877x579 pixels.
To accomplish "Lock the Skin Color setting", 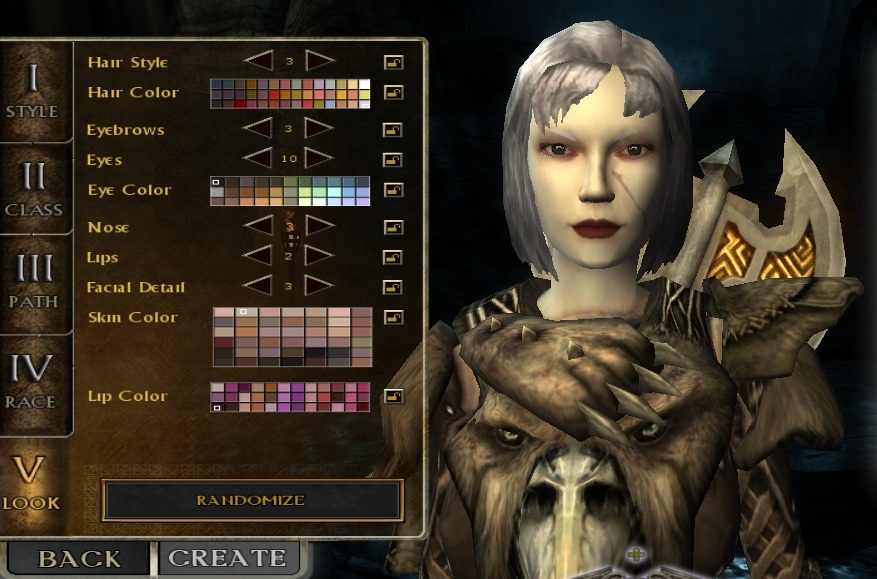I will [x=393, y=318].
